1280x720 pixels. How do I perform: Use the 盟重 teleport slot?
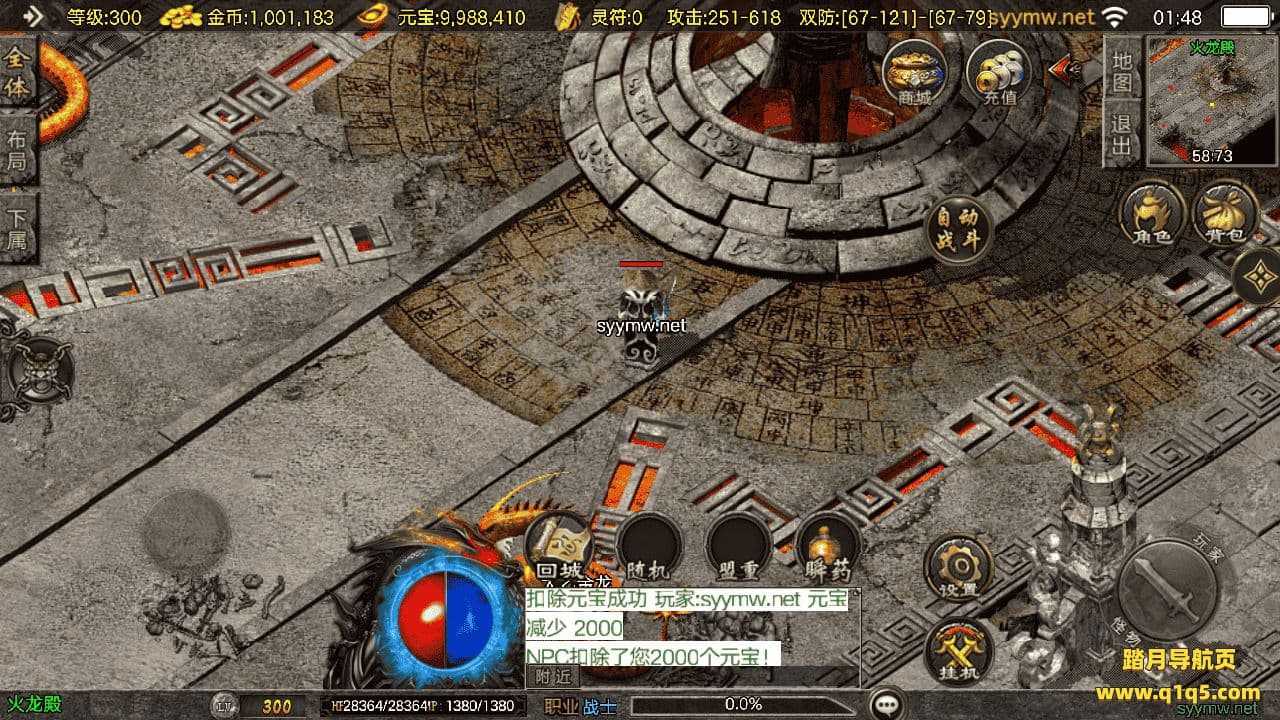[x=738, y=548]
